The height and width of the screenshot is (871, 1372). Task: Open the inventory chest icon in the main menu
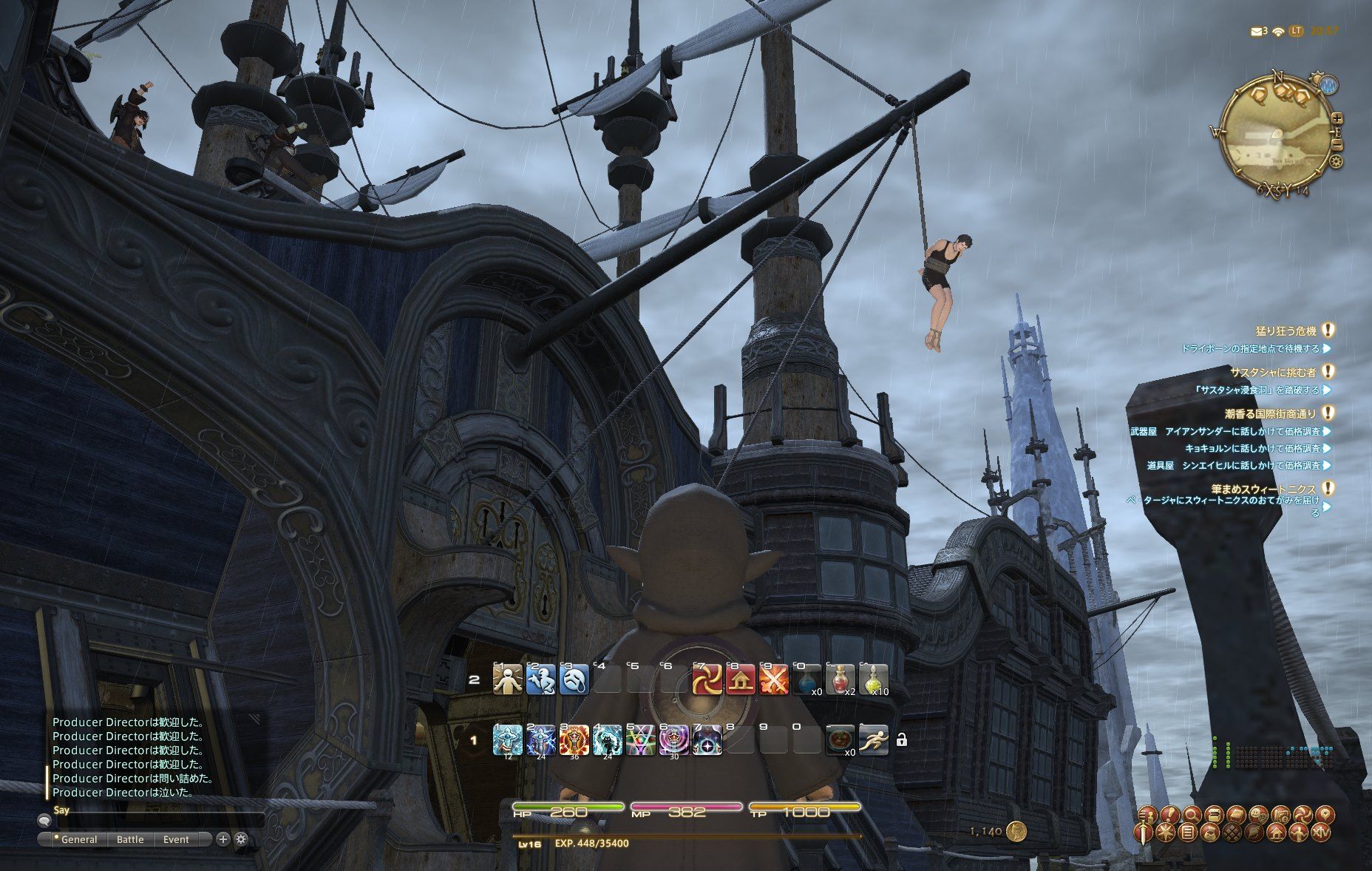tap(1212, 815)
